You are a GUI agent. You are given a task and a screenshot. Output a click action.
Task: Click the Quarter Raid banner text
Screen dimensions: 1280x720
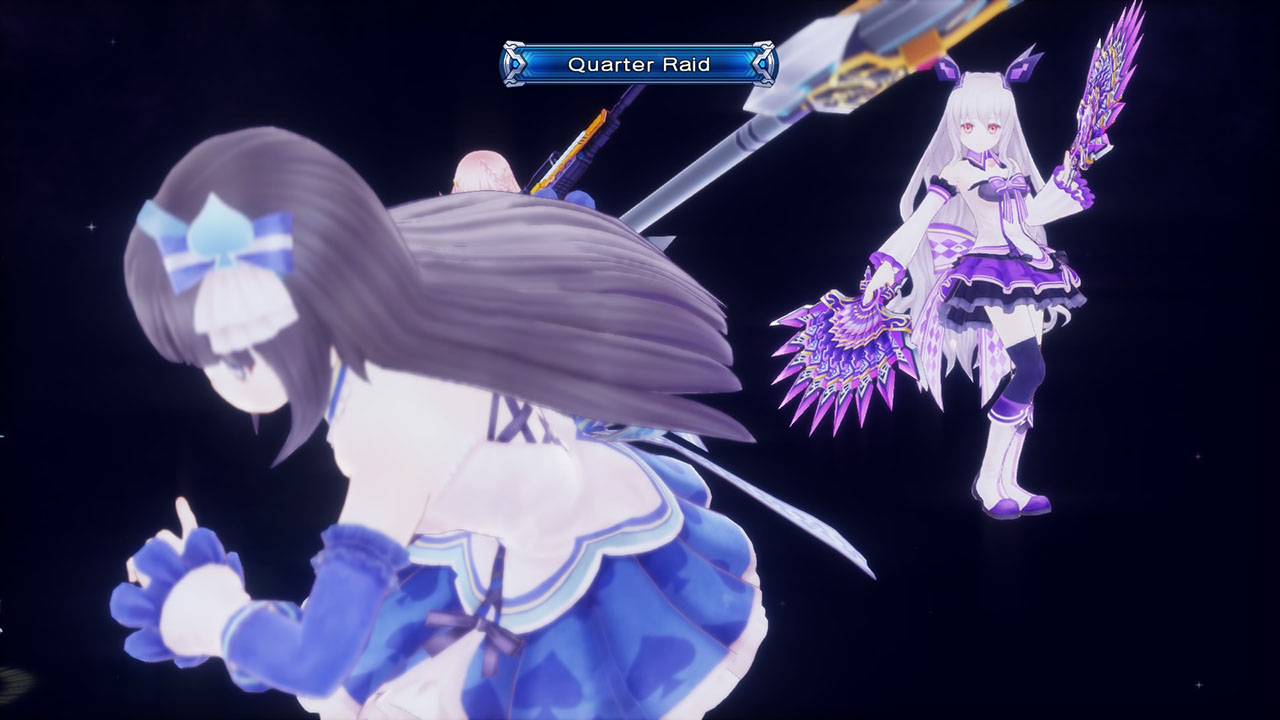(x=639, y=62)
